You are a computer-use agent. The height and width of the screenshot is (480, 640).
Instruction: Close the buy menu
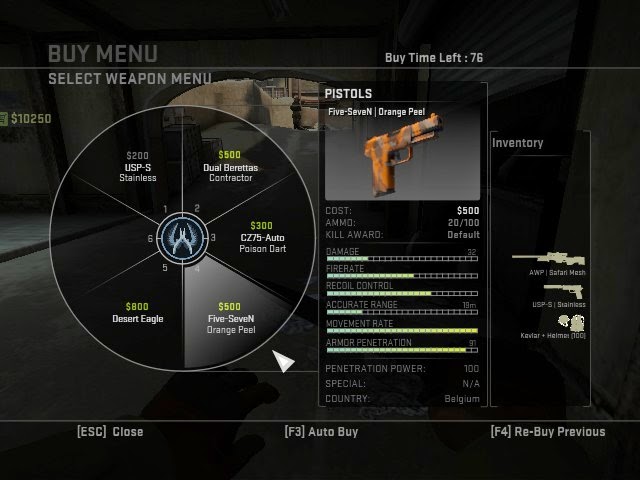click(x=110, y=432)
